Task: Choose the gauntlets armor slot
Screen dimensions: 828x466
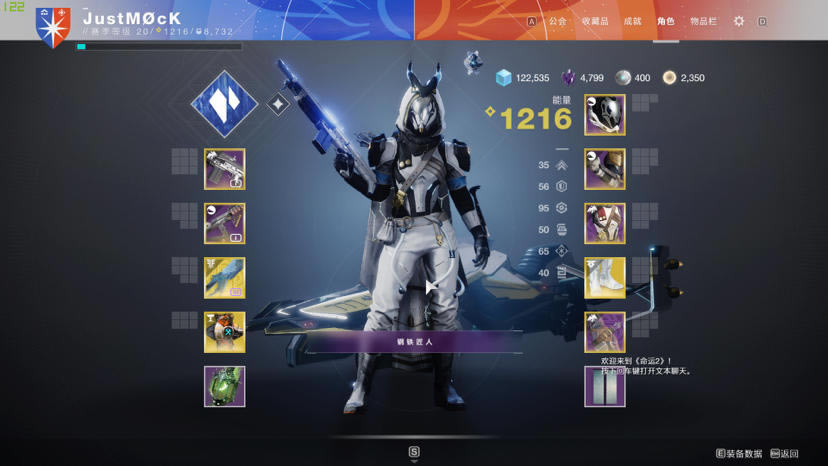Action: point(605,169)
